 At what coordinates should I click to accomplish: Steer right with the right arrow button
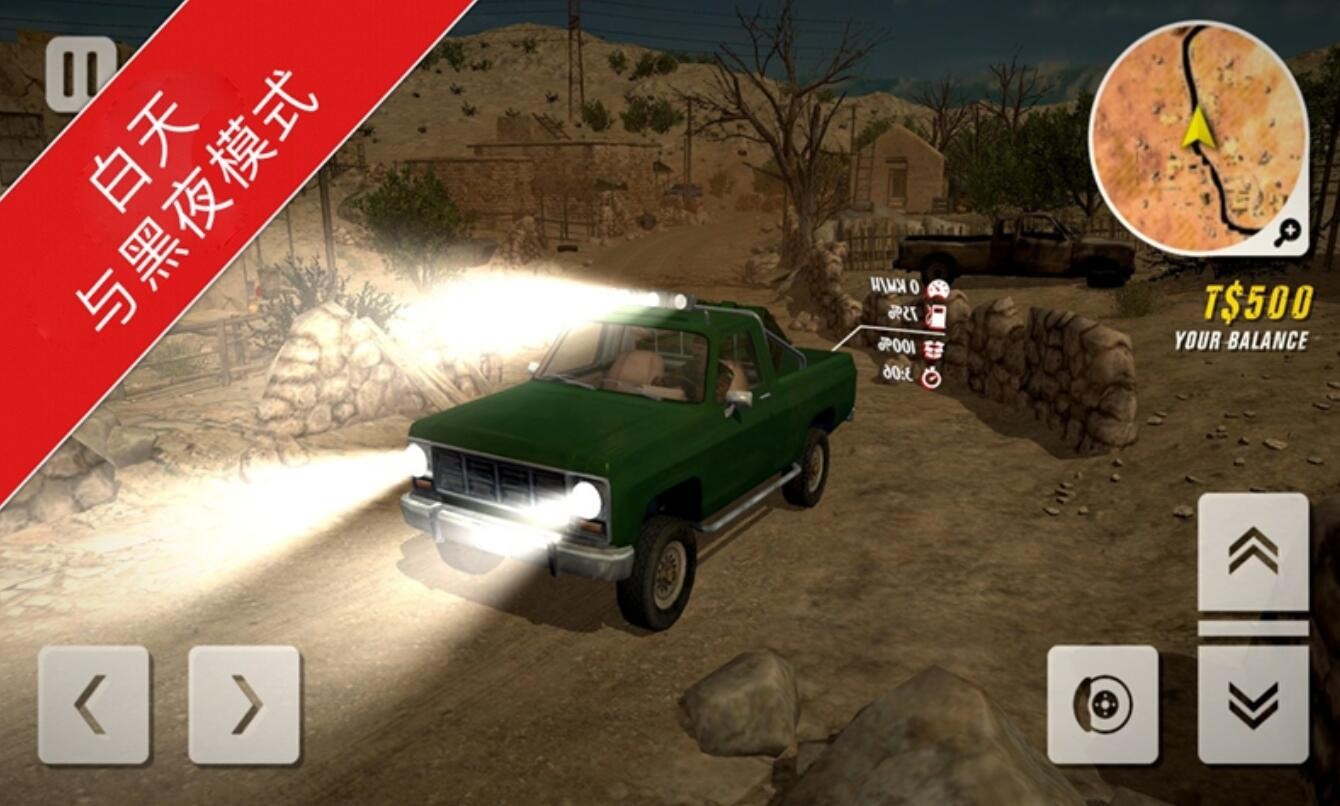pos(244,705)
